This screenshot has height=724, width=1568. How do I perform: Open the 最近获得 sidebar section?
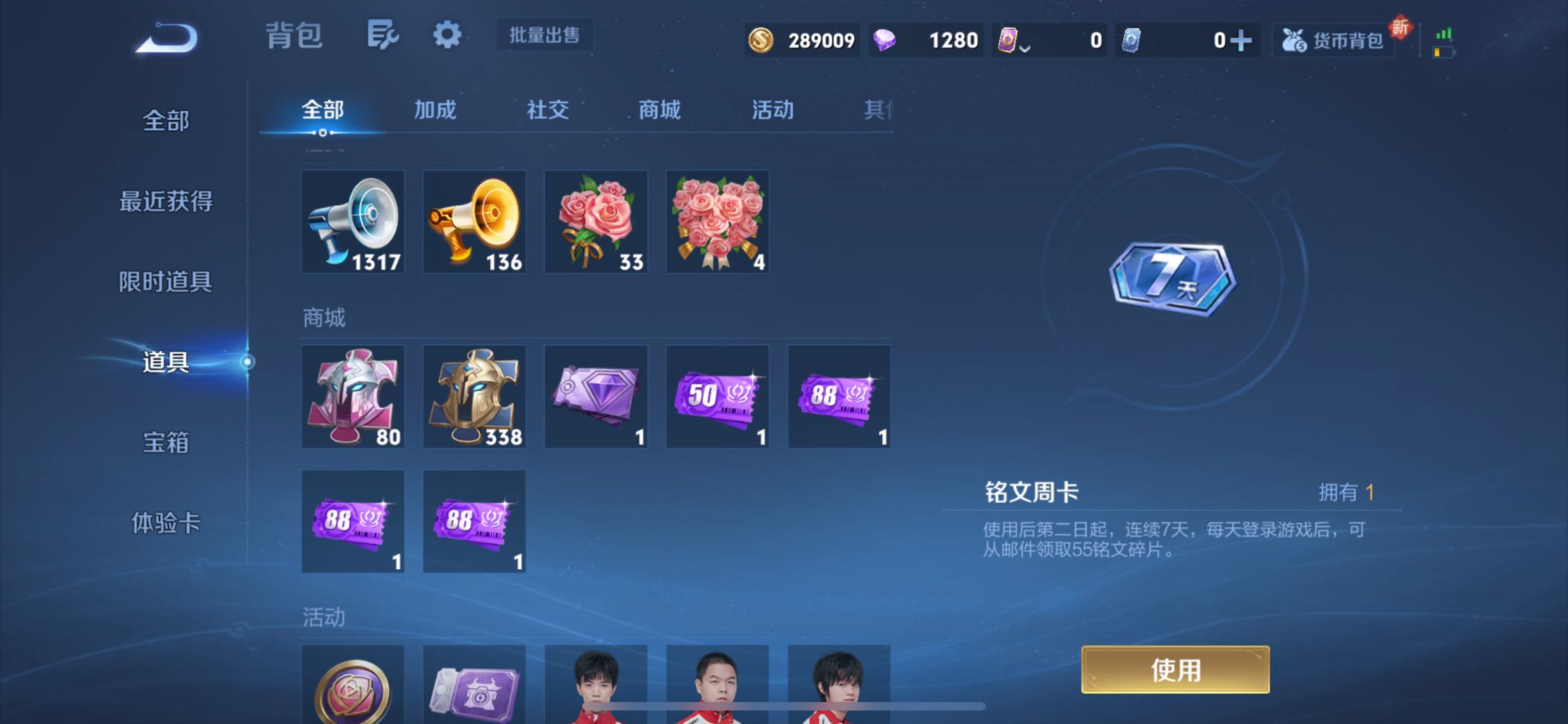click(x=166, y=201)
